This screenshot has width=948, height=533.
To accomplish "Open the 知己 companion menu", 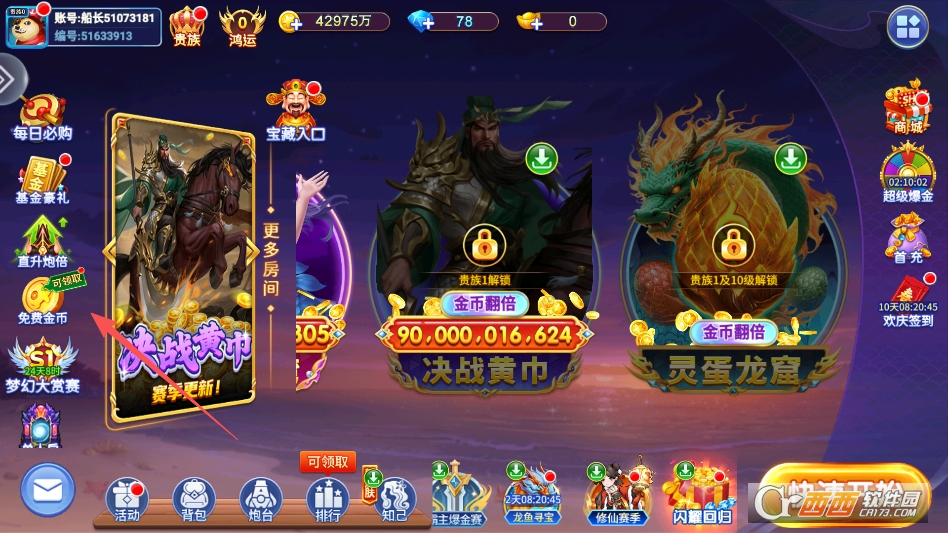I will 394,499.
